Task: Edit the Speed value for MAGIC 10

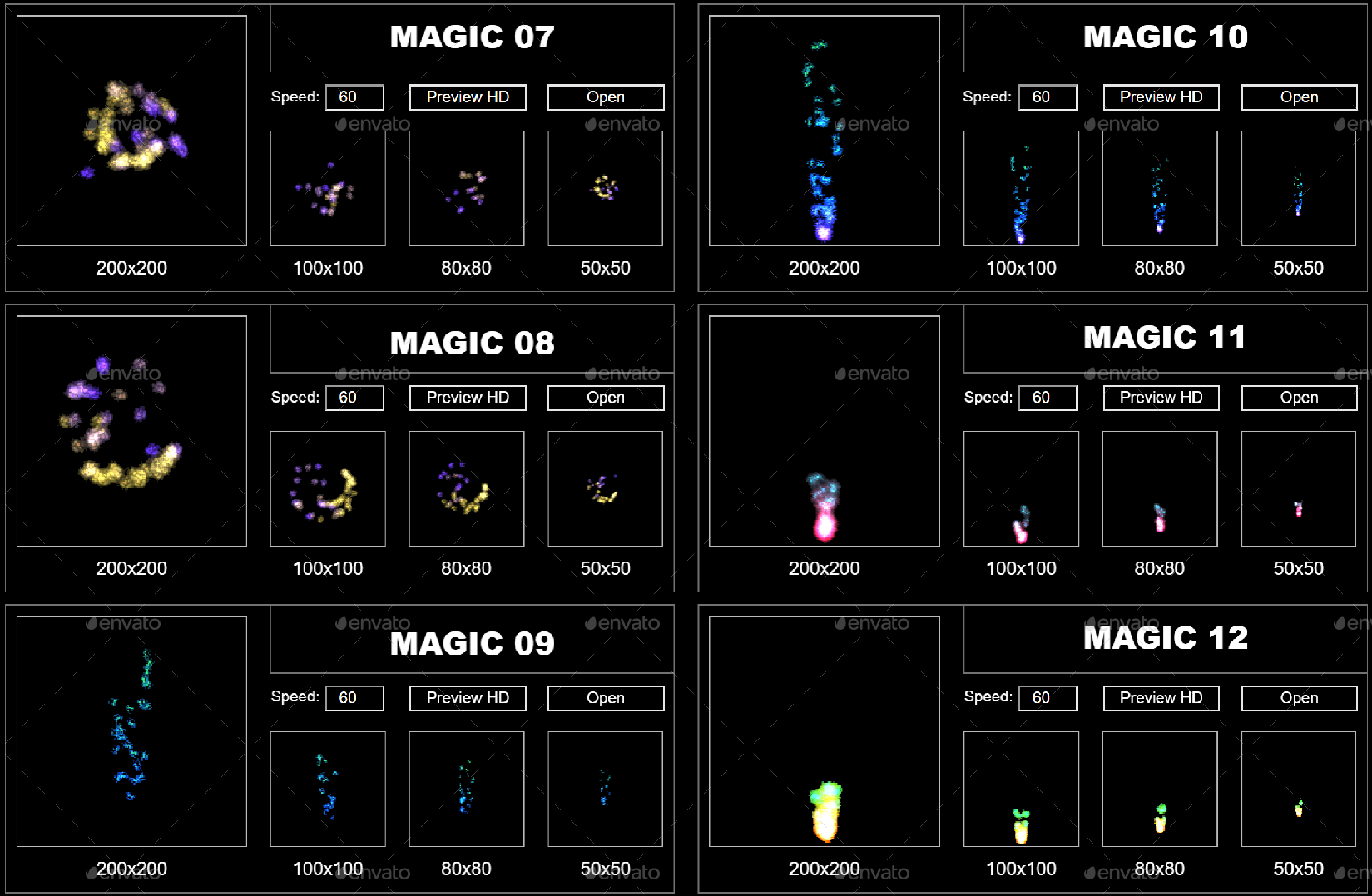Action: (x=1048, y=97)
